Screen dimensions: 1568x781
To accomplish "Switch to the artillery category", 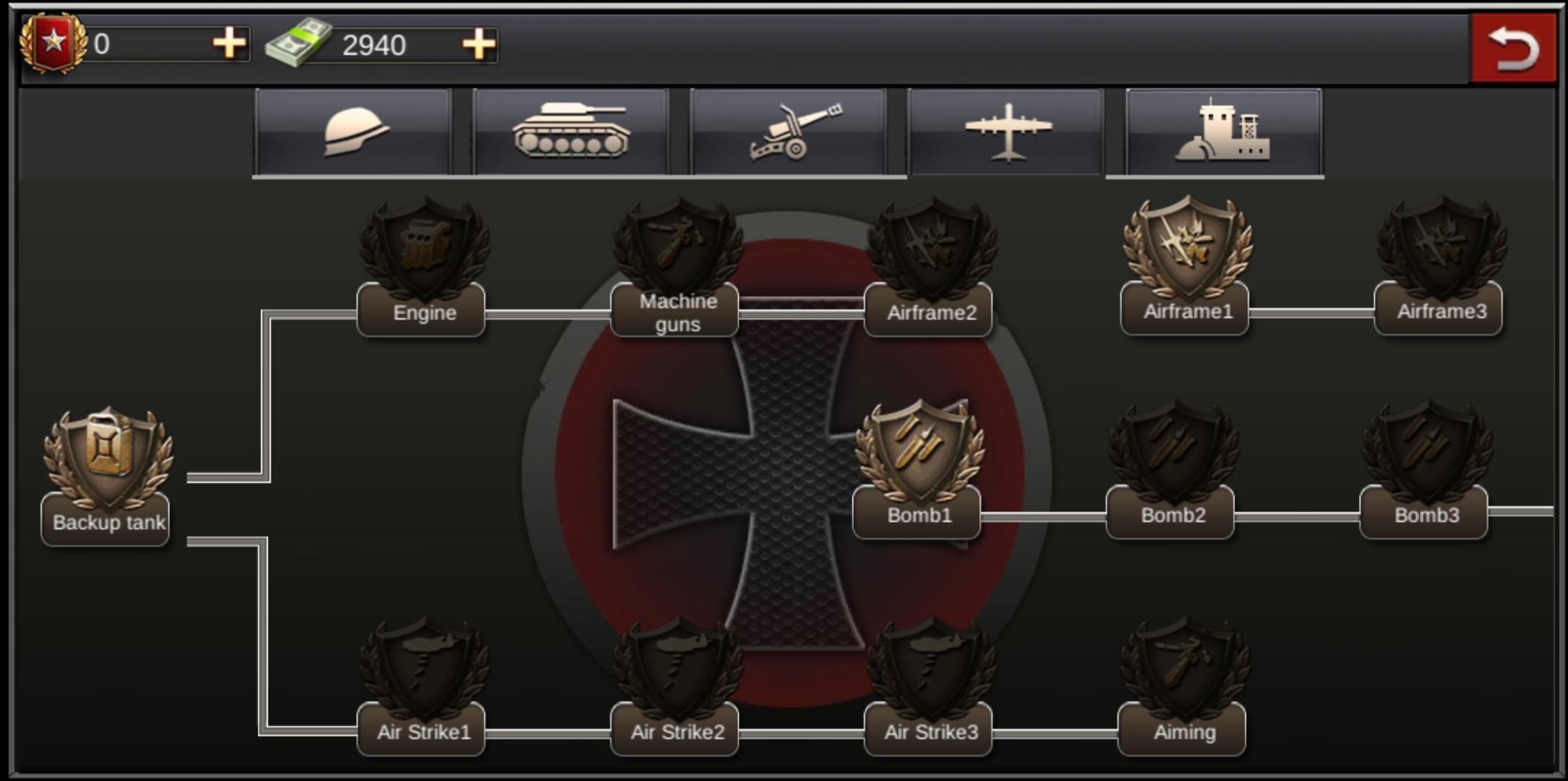I will [789, 132].
